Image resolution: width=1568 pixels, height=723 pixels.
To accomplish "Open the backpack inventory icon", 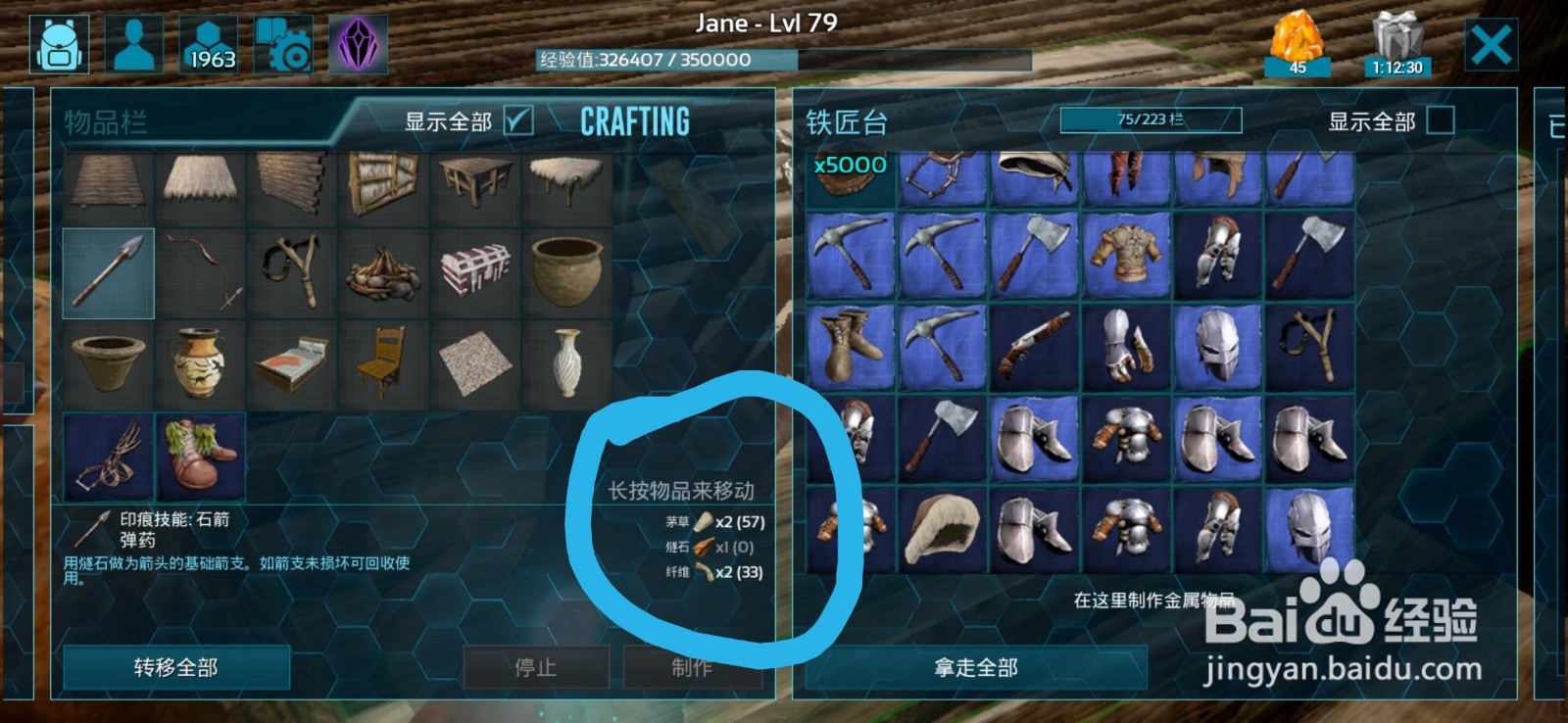I will (61, 43).
